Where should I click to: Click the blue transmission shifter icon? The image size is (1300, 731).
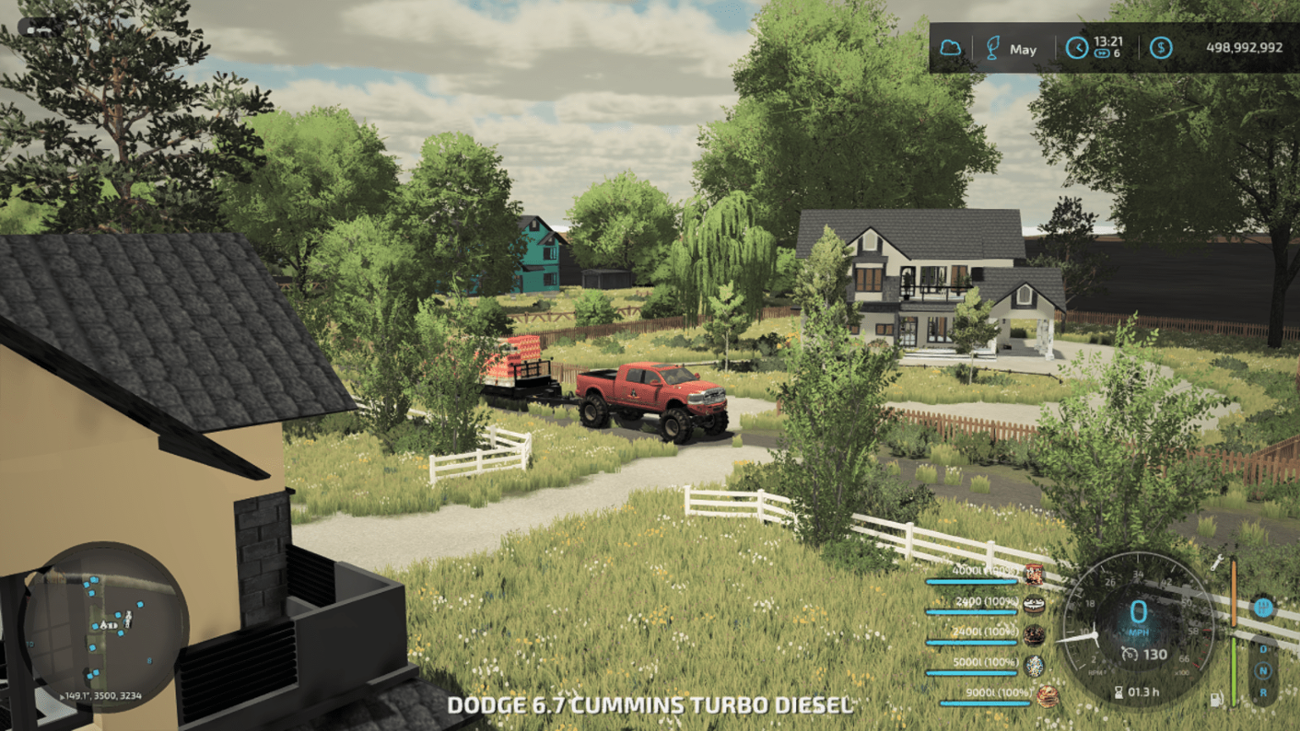click(x=1263, y=608)
